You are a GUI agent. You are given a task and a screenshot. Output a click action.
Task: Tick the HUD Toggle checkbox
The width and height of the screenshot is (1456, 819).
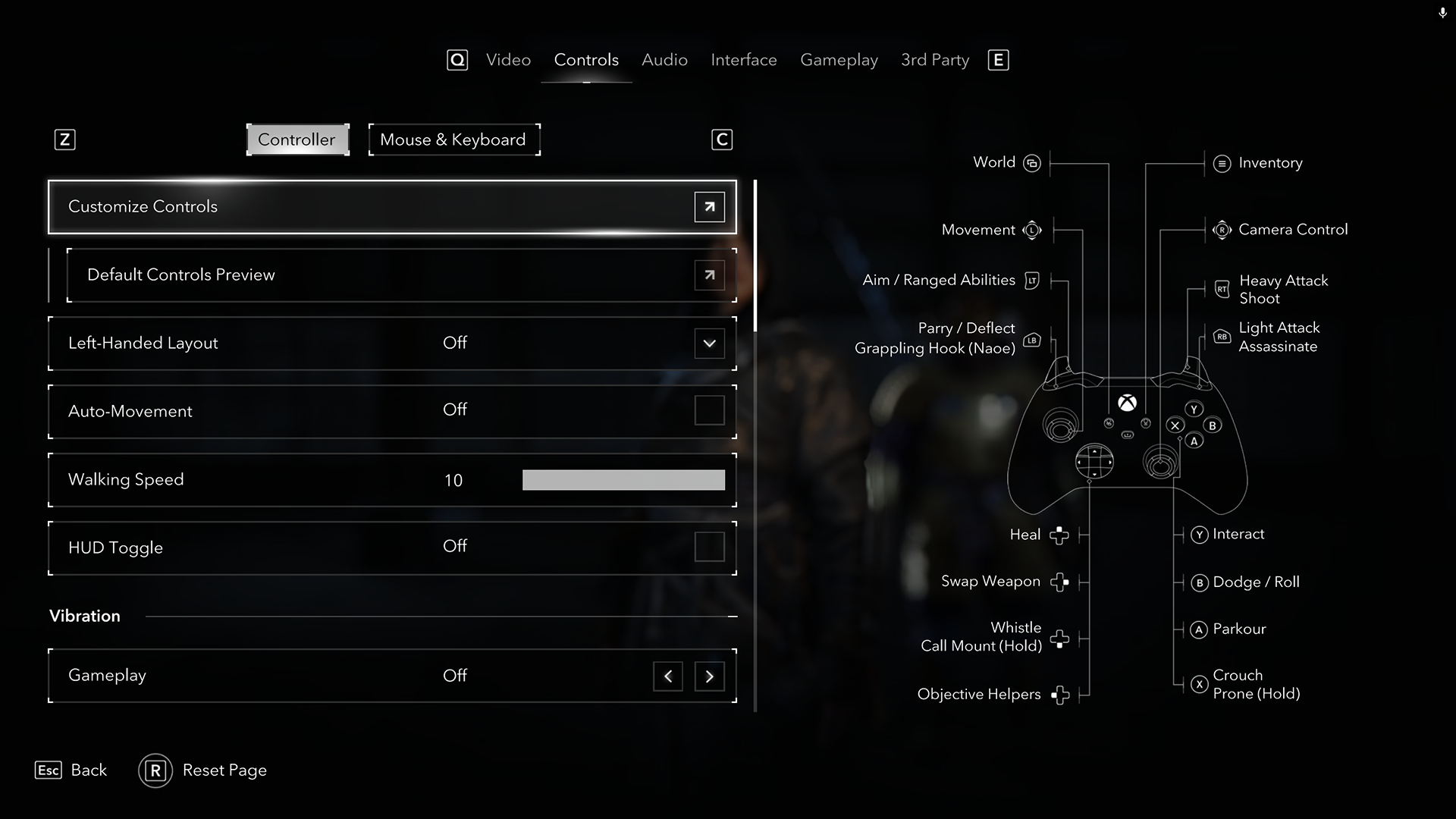click(709, 547)
